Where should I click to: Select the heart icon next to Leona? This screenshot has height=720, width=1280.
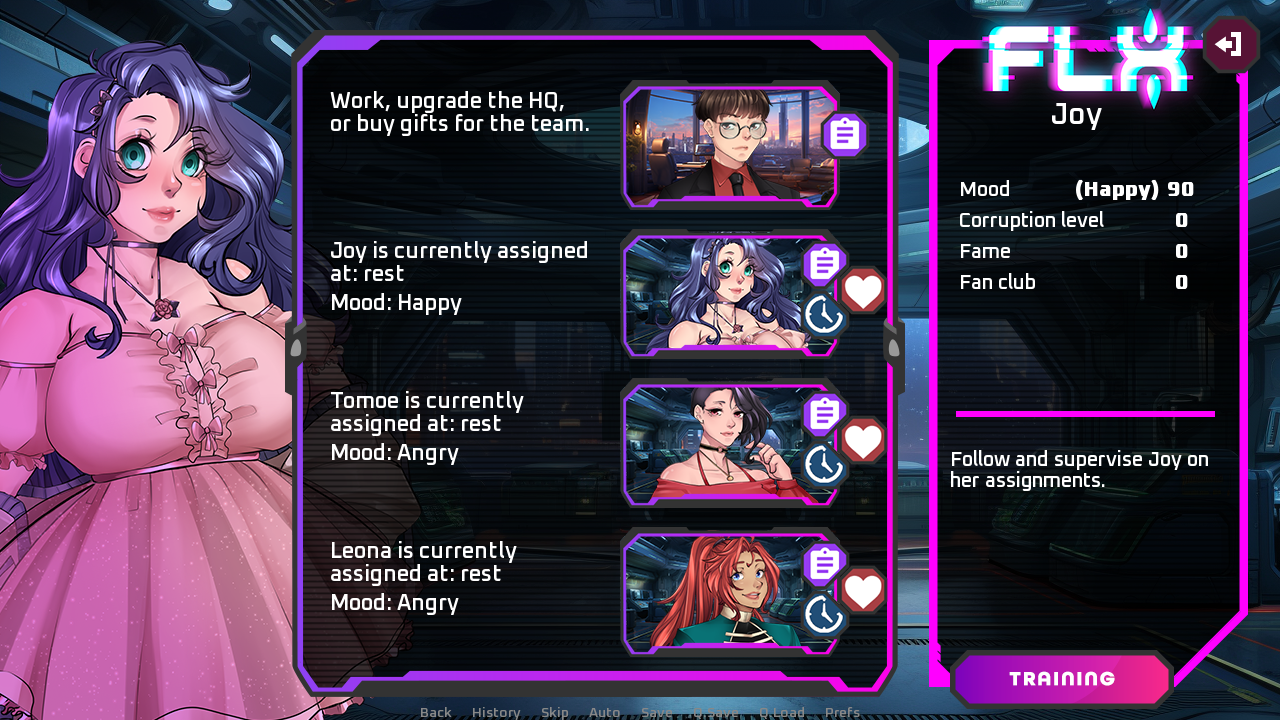[x=863, y=591]
